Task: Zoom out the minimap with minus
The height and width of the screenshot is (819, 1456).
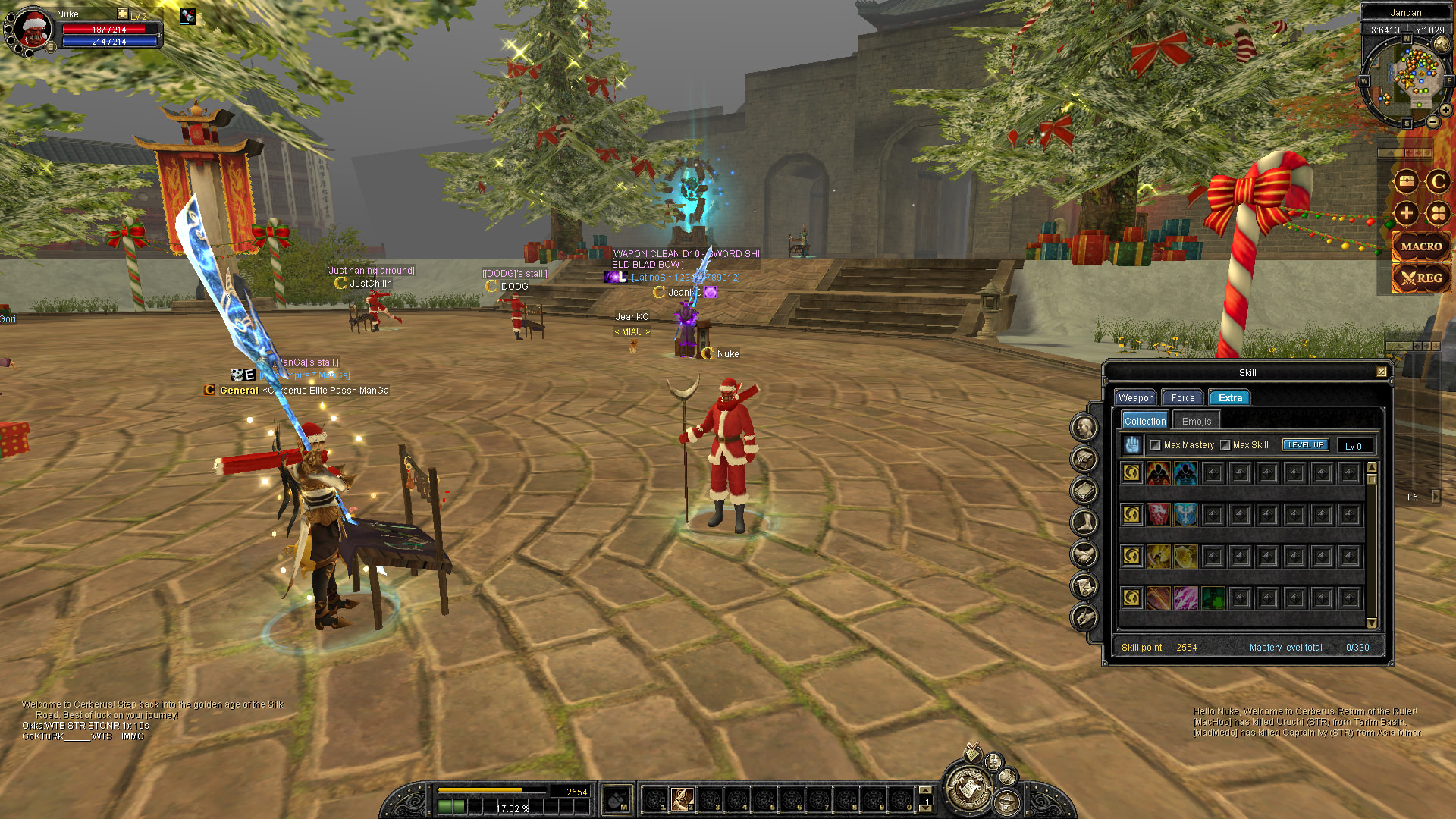Action: (x=1432, y=122)
